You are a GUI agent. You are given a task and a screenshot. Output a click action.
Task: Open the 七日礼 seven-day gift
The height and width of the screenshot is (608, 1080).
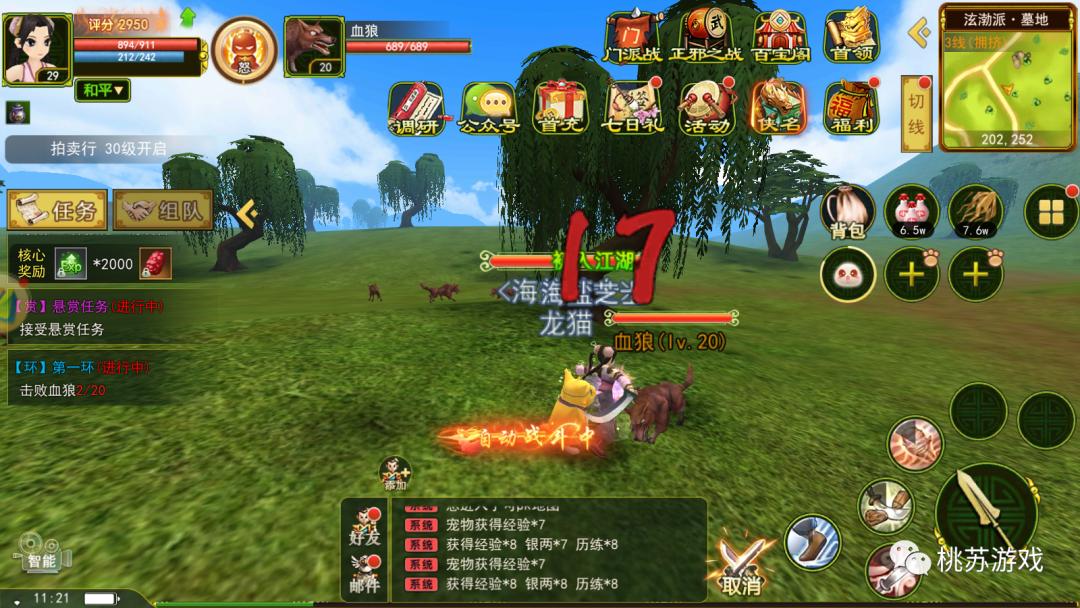point(633,108)
